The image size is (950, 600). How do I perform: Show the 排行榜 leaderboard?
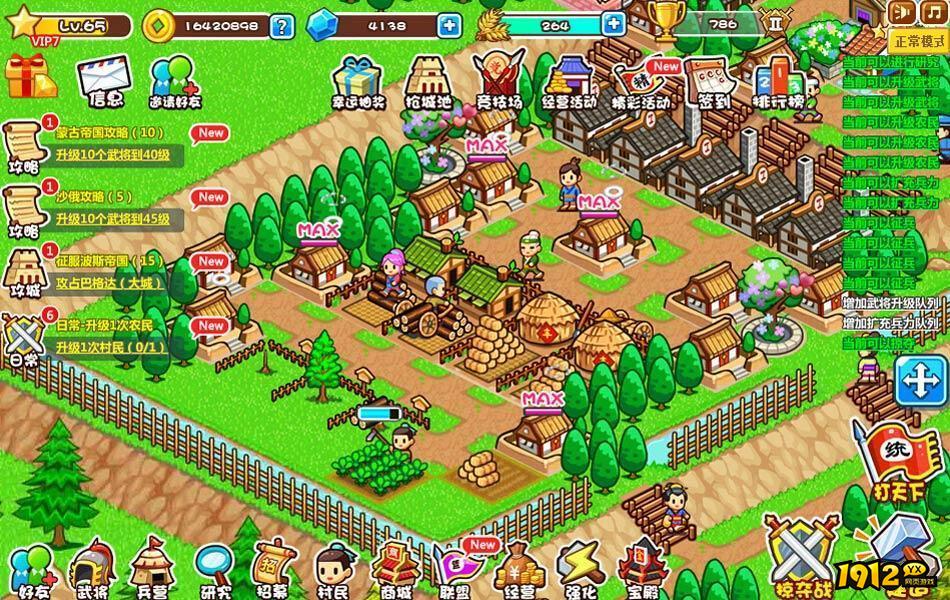(778, 80)
